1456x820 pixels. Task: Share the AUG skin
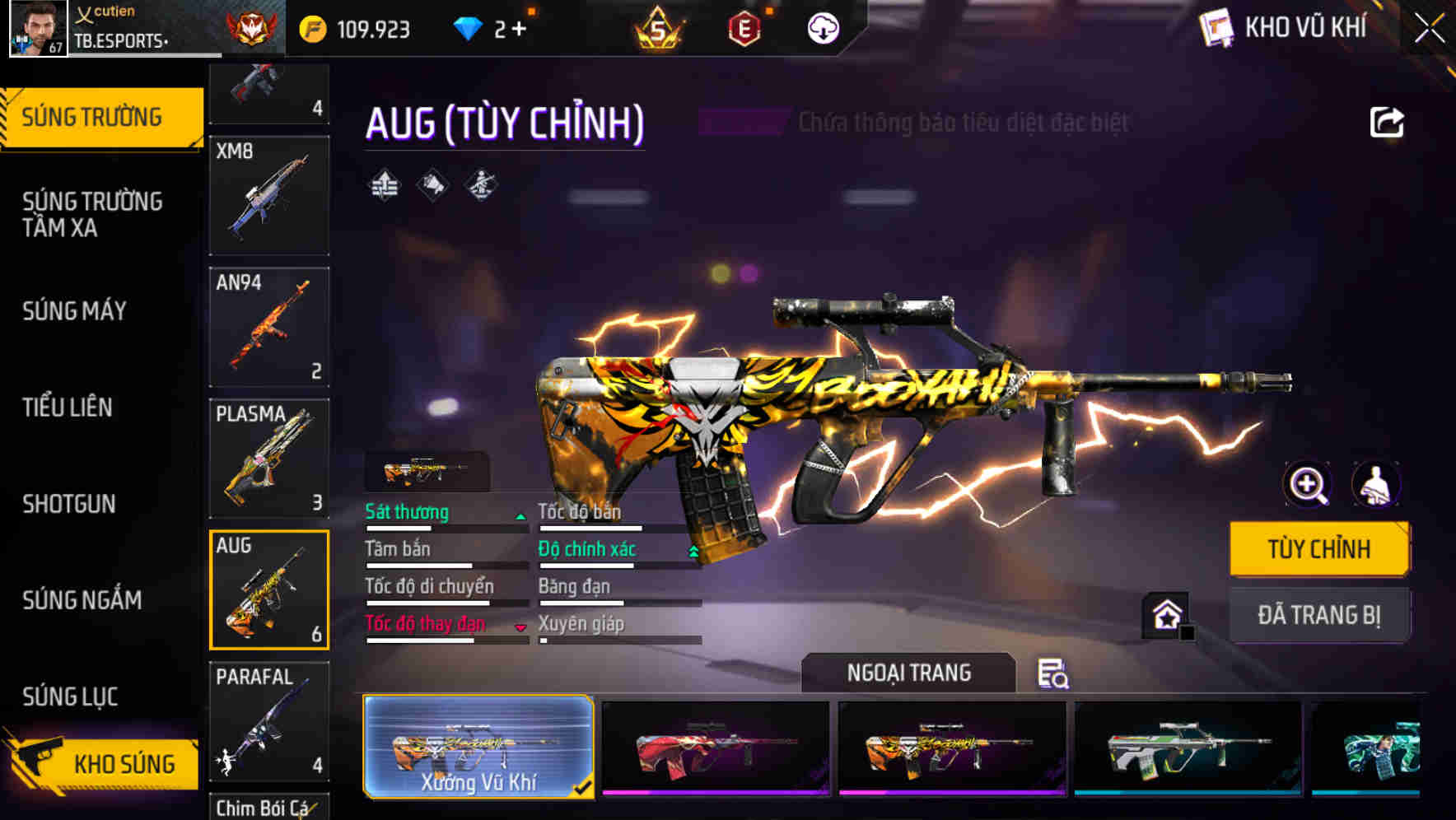1387,123
